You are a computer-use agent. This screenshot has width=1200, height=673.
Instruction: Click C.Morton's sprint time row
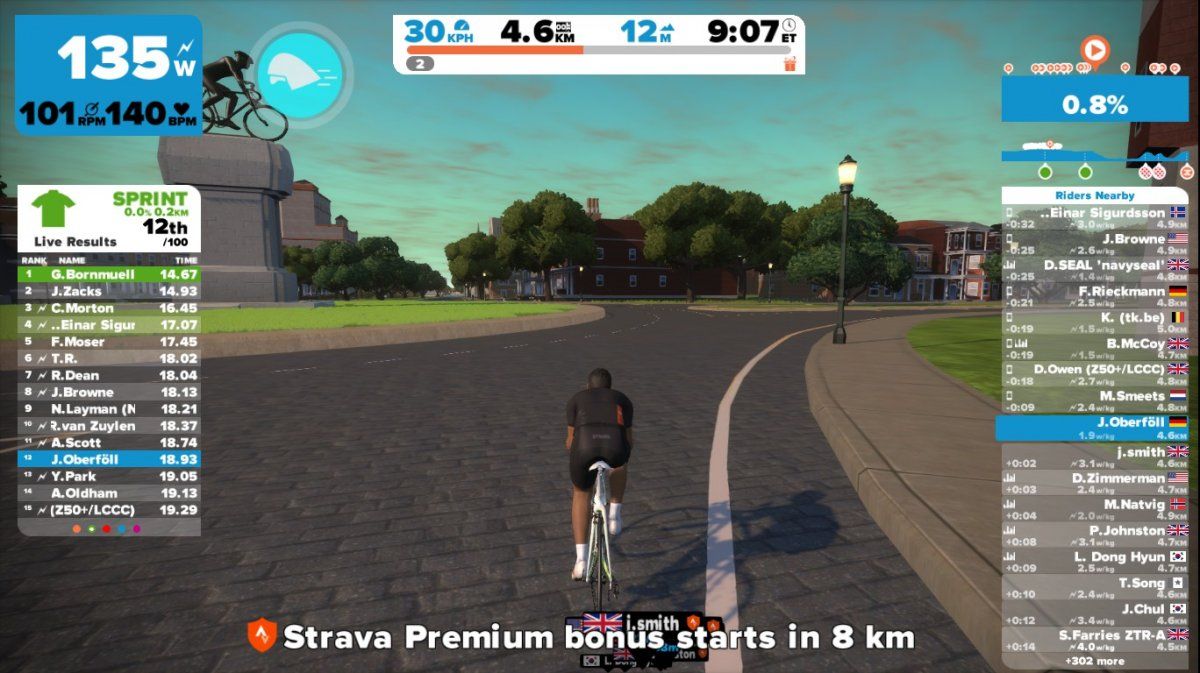(x=109, y=308)
